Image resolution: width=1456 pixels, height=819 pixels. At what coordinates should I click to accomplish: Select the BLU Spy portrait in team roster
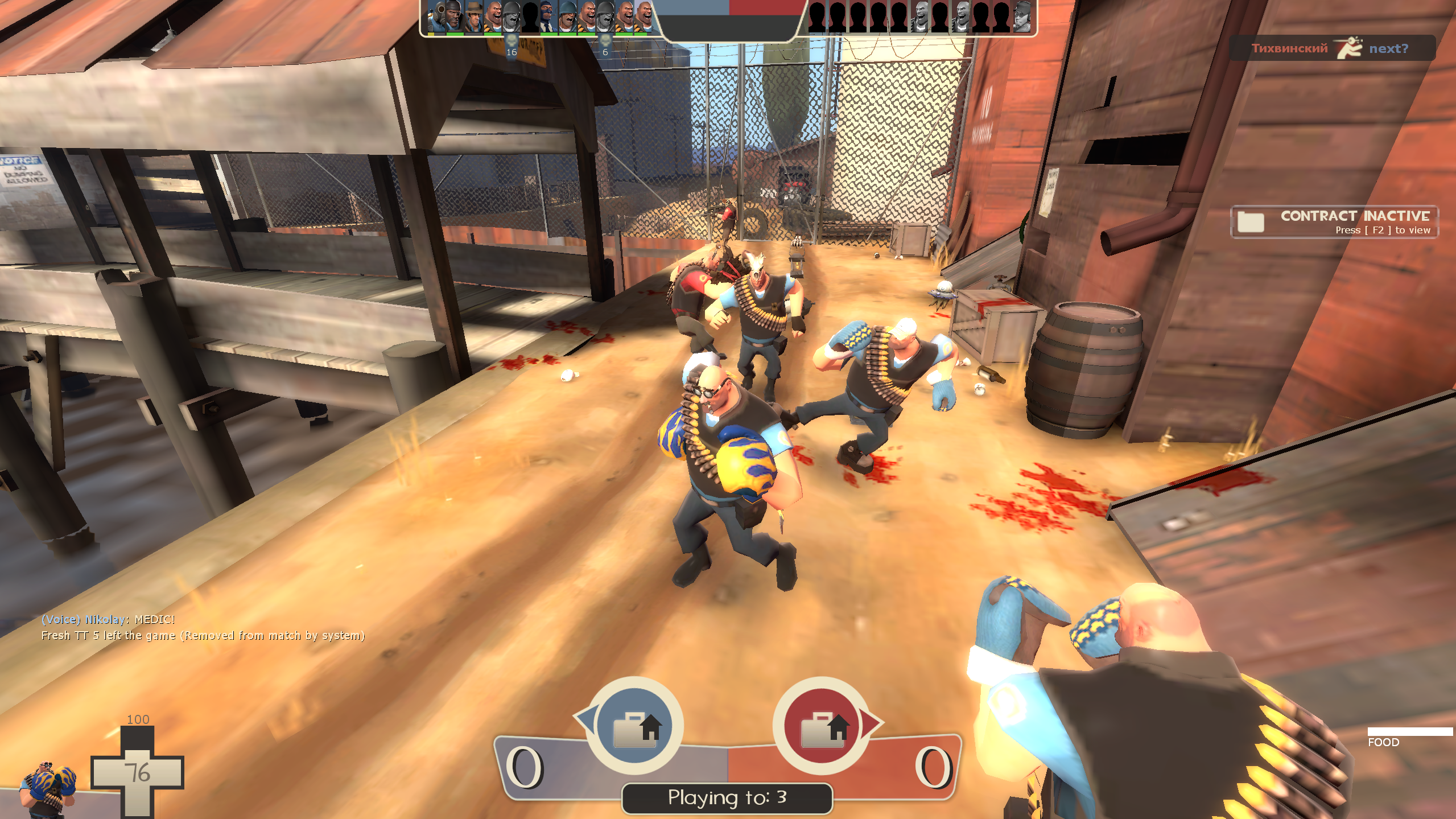pyautogui.click(x=548, y=17)
